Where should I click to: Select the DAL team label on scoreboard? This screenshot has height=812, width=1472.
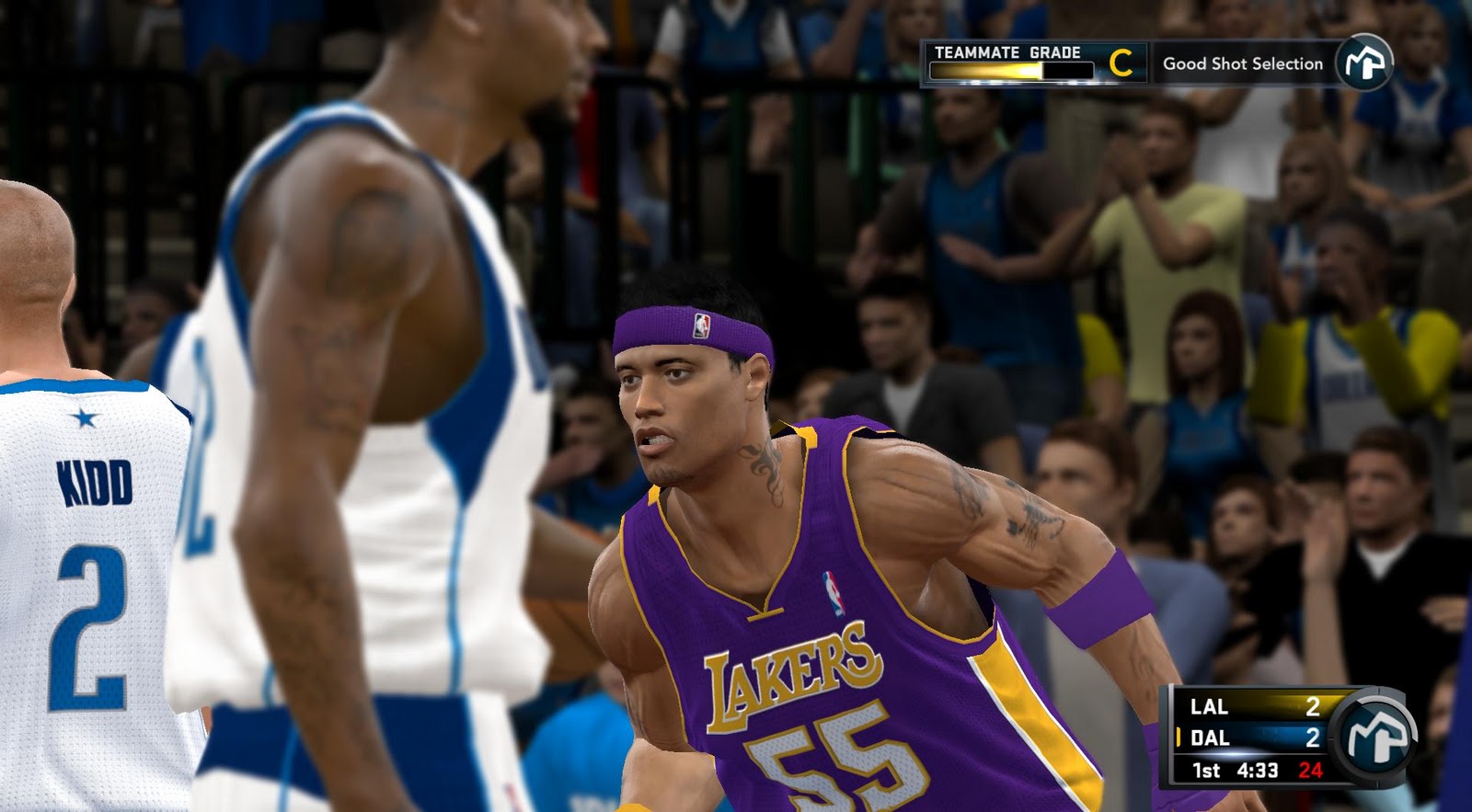click(1212, 736)
